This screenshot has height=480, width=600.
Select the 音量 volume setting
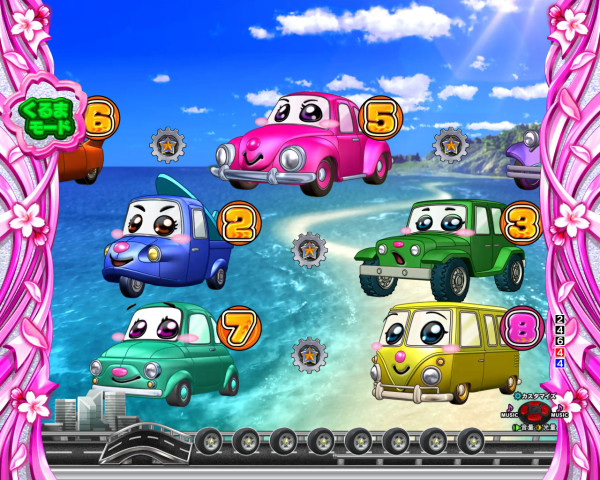point(523,427)
